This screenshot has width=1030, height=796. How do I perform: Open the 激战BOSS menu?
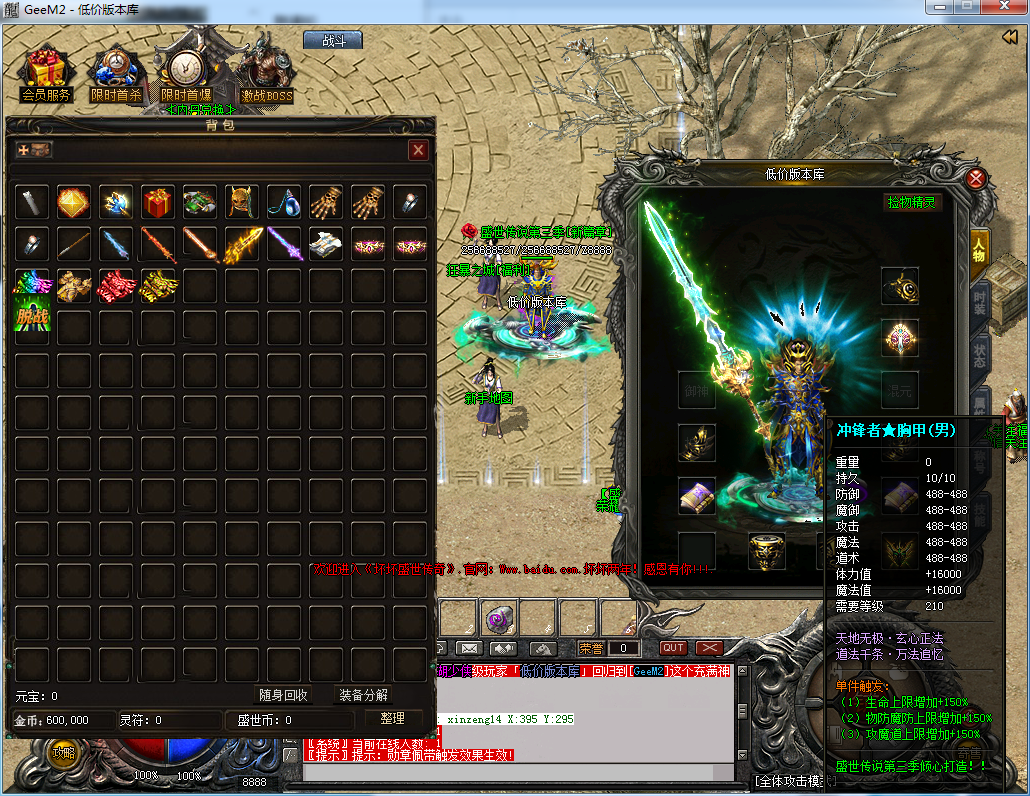[266, 75]
